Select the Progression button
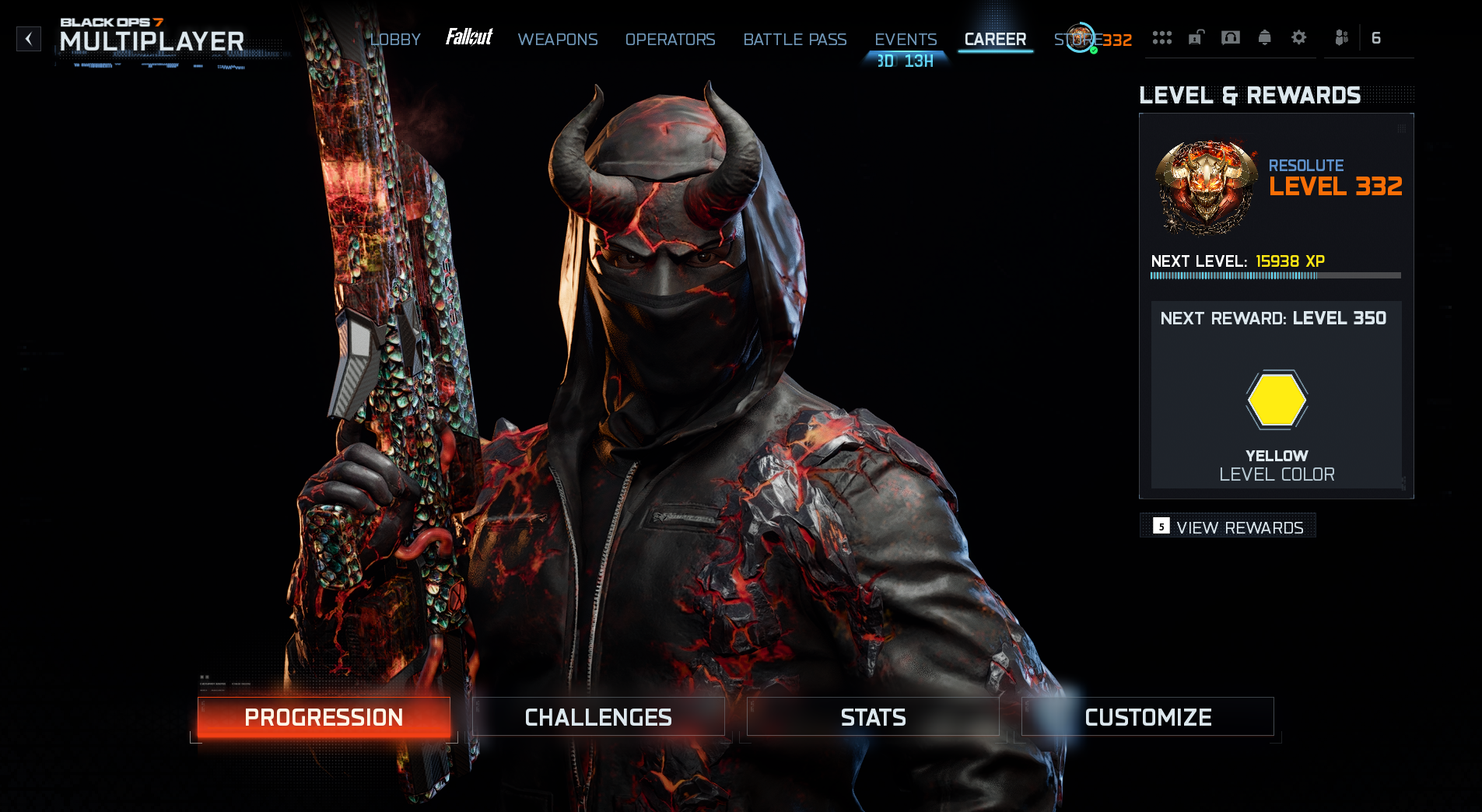 coord(324,717)
